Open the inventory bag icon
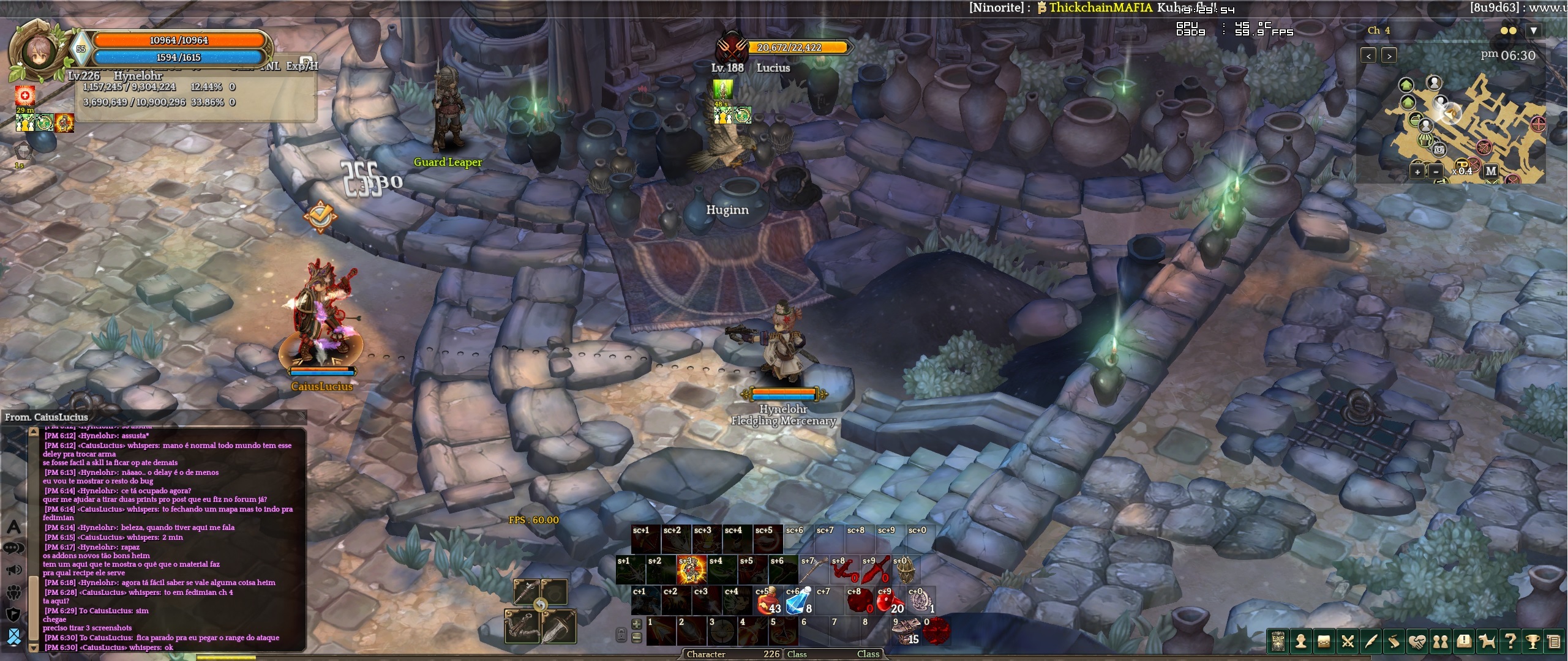 click(1324, 641)
